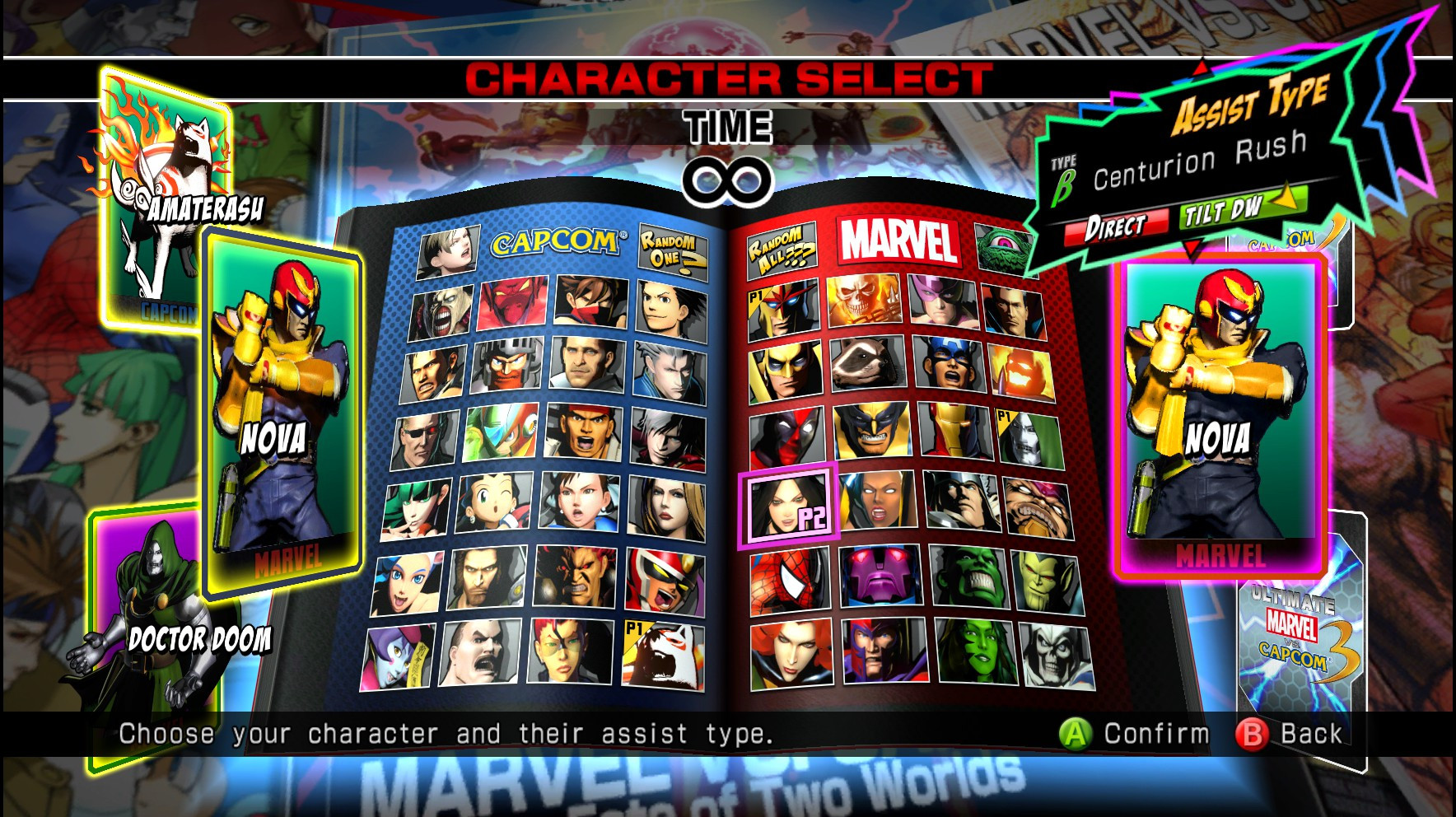Select Arthur's knight helmet portrait
This screenshot has height=817, width=1456.
504,369
